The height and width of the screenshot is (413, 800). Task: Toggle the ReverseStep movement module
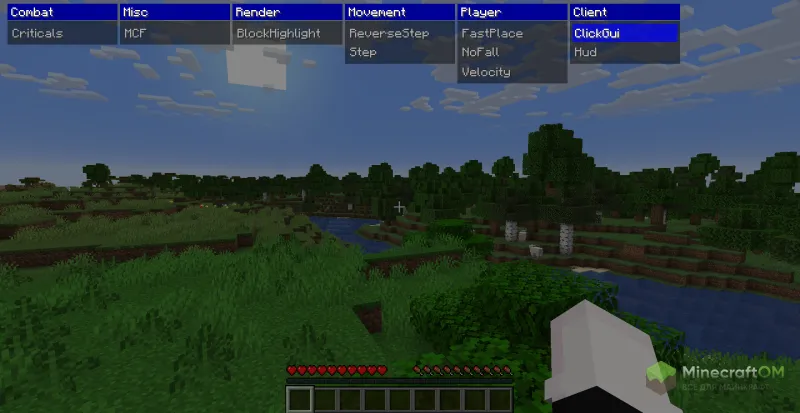tap(388, 33)
